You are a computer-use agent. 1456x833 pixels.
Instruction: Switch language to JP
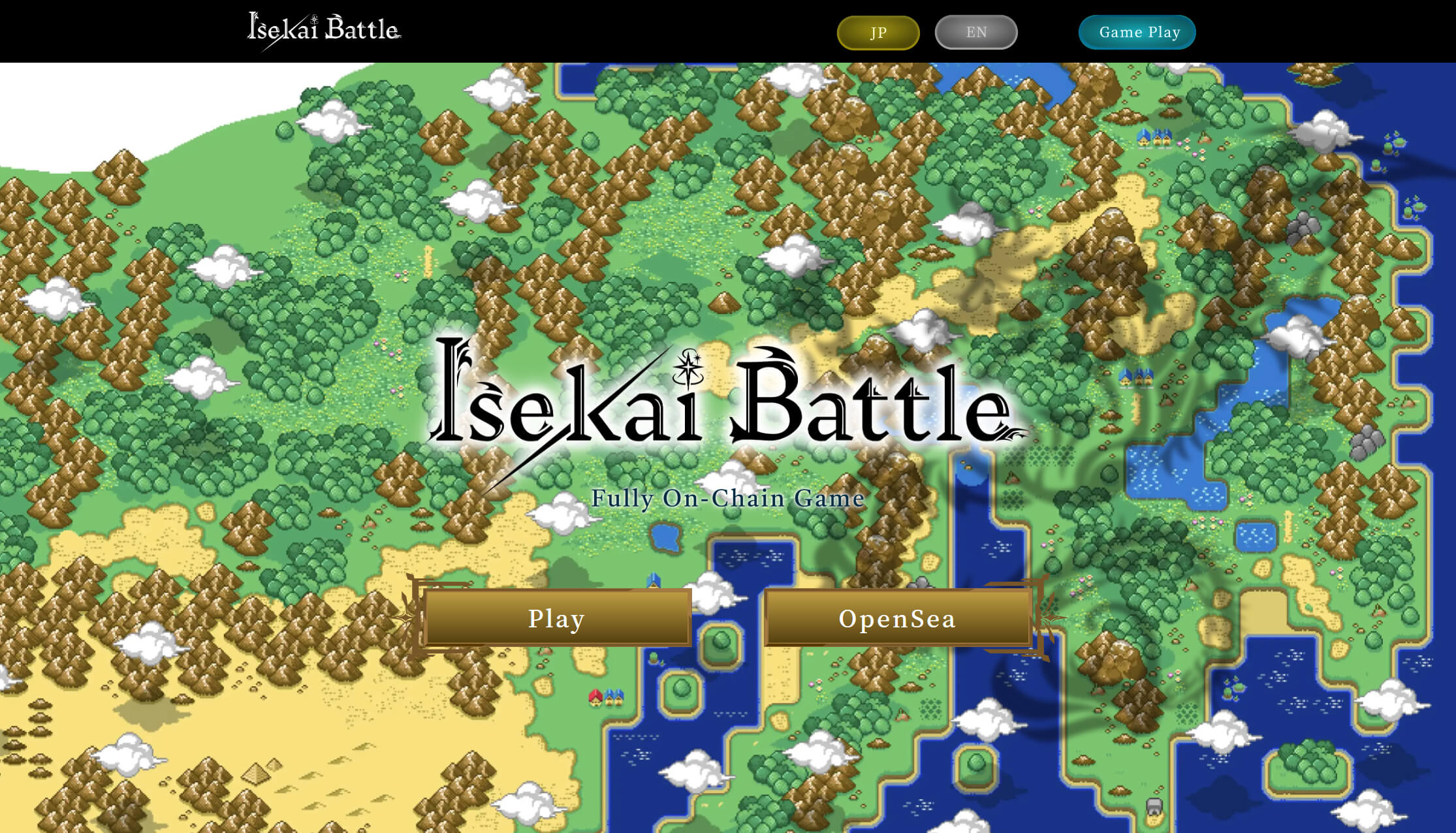click(x=878, y=33)
